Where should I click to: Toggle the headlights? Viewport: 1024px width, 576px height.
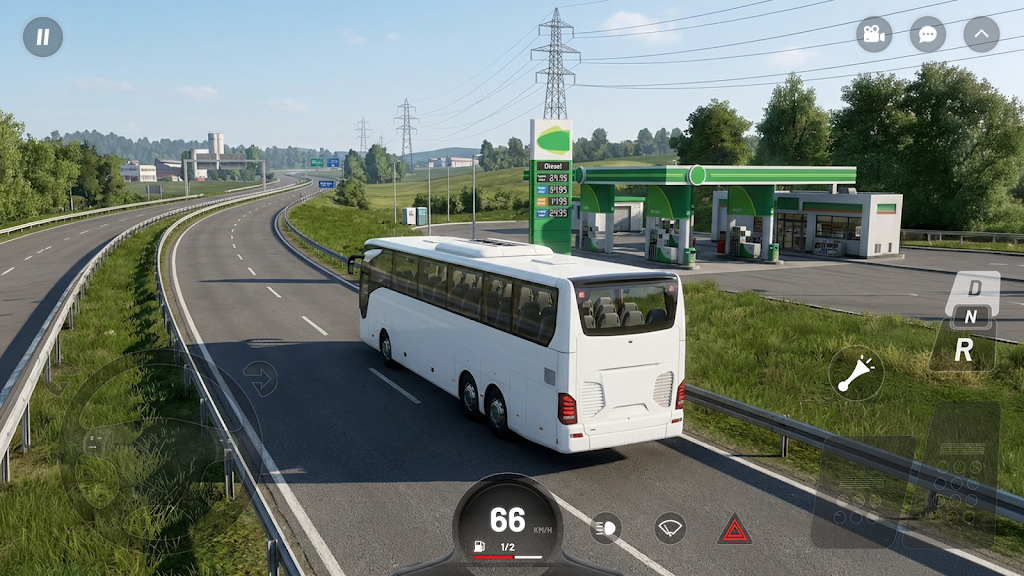(x=605, y=527)
